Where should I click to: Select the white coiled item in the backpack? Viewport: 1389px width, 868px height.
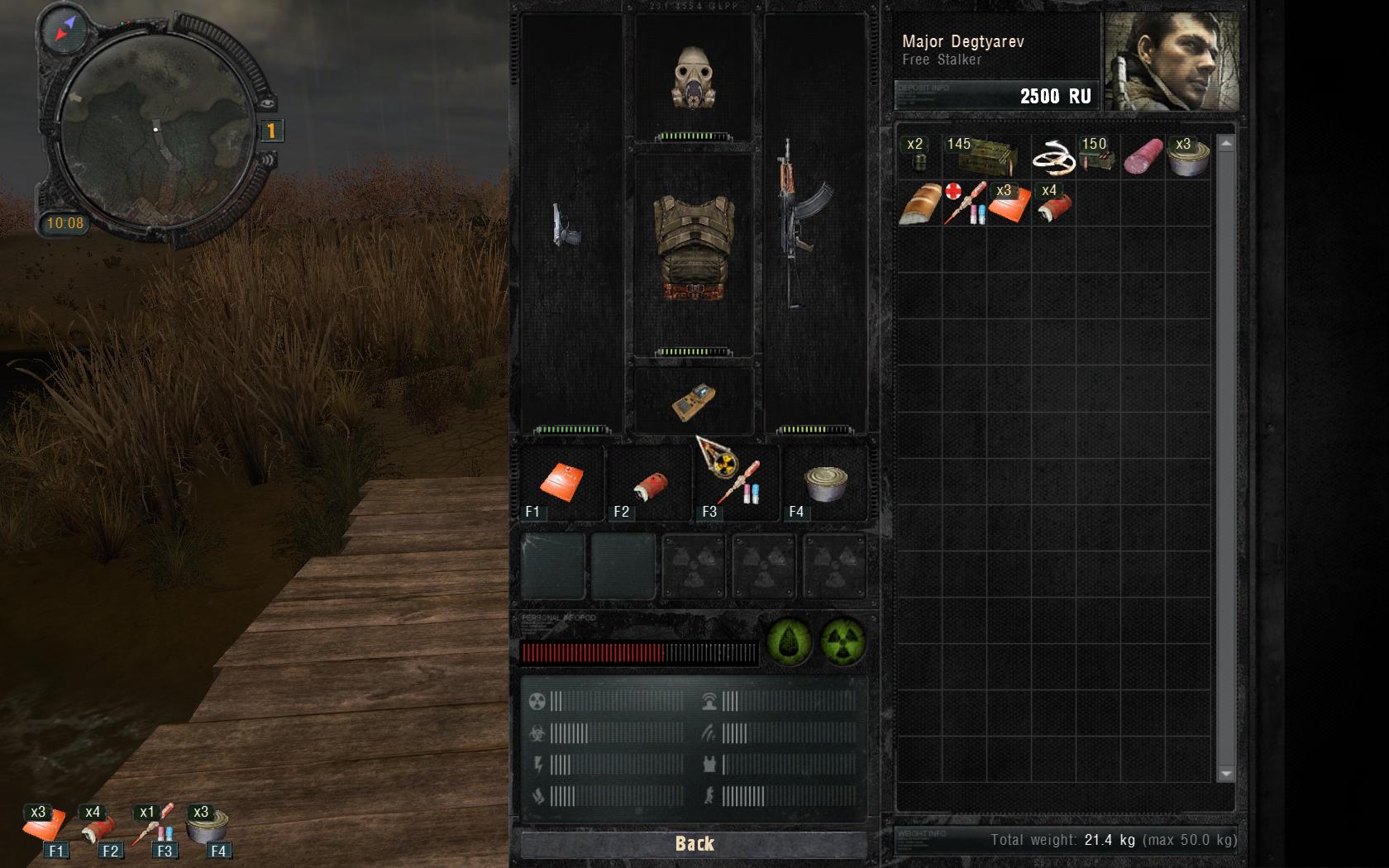point(1053,157)
